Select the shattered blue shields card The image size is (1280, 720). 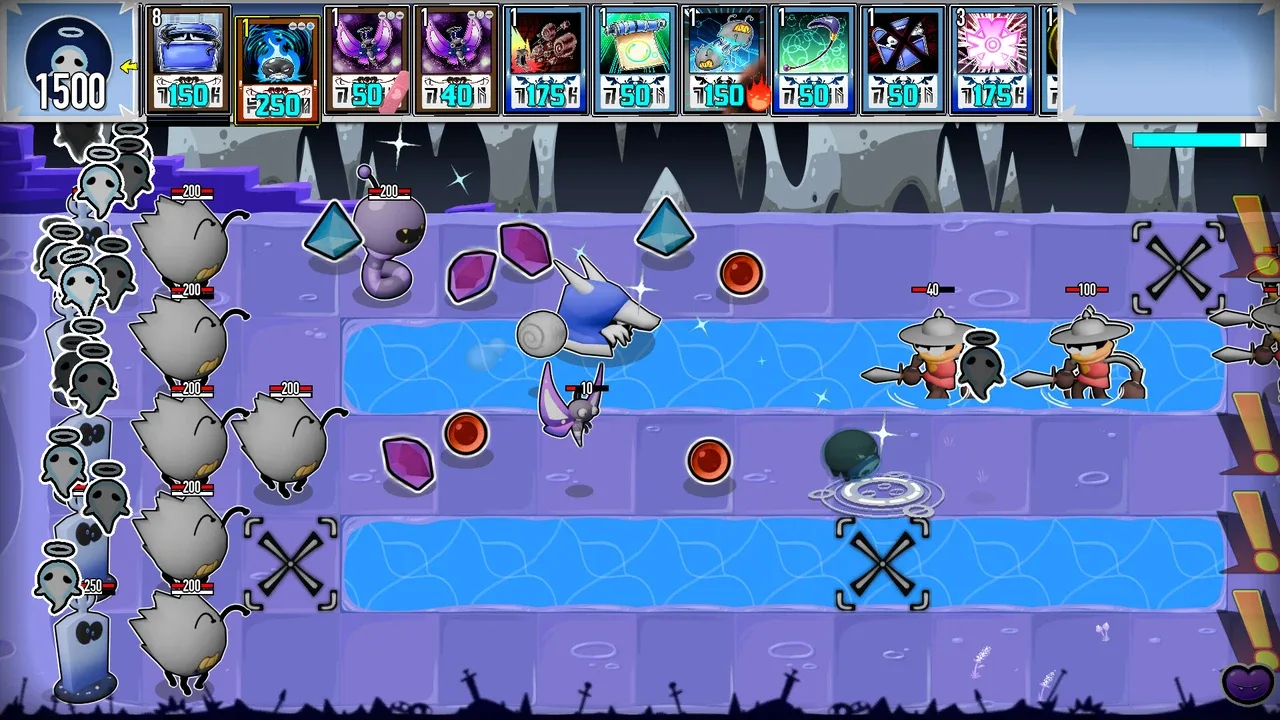click(x=902, y=59)
